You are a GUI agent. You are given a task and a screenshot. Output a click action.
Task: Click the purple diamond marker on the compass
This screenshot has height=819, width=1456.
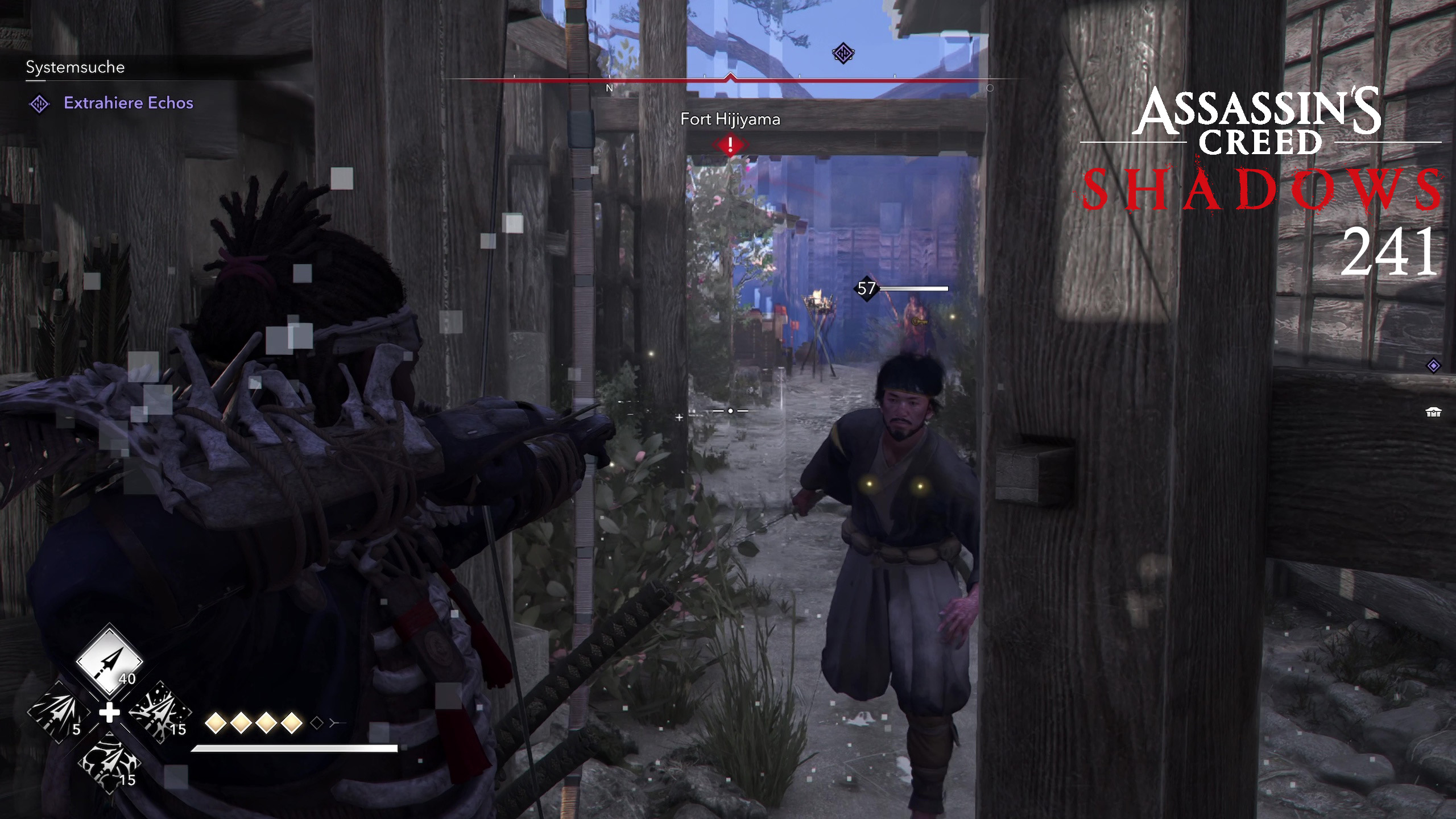pos(843,53)
